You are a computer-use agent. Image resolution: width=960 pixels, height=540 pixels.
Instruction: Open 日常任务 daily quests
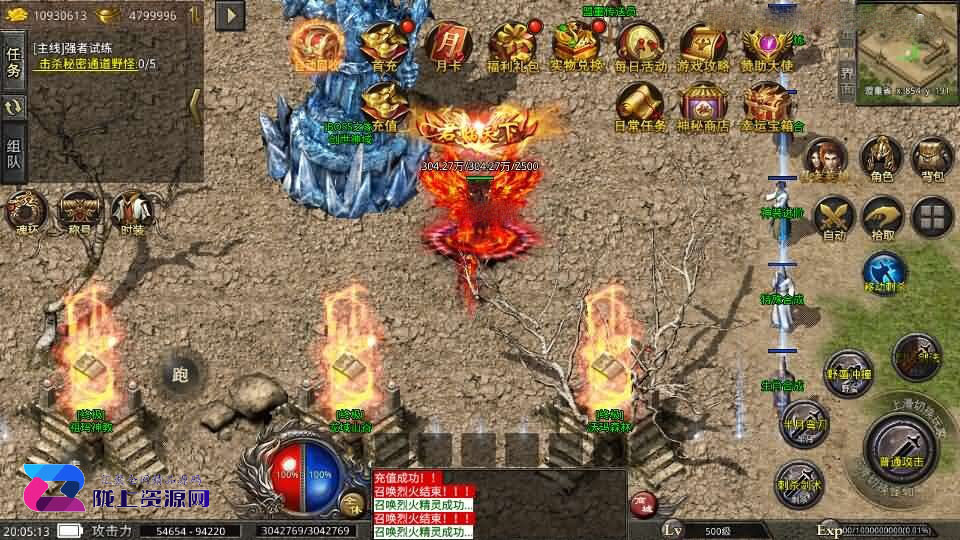tap(640, 104)
